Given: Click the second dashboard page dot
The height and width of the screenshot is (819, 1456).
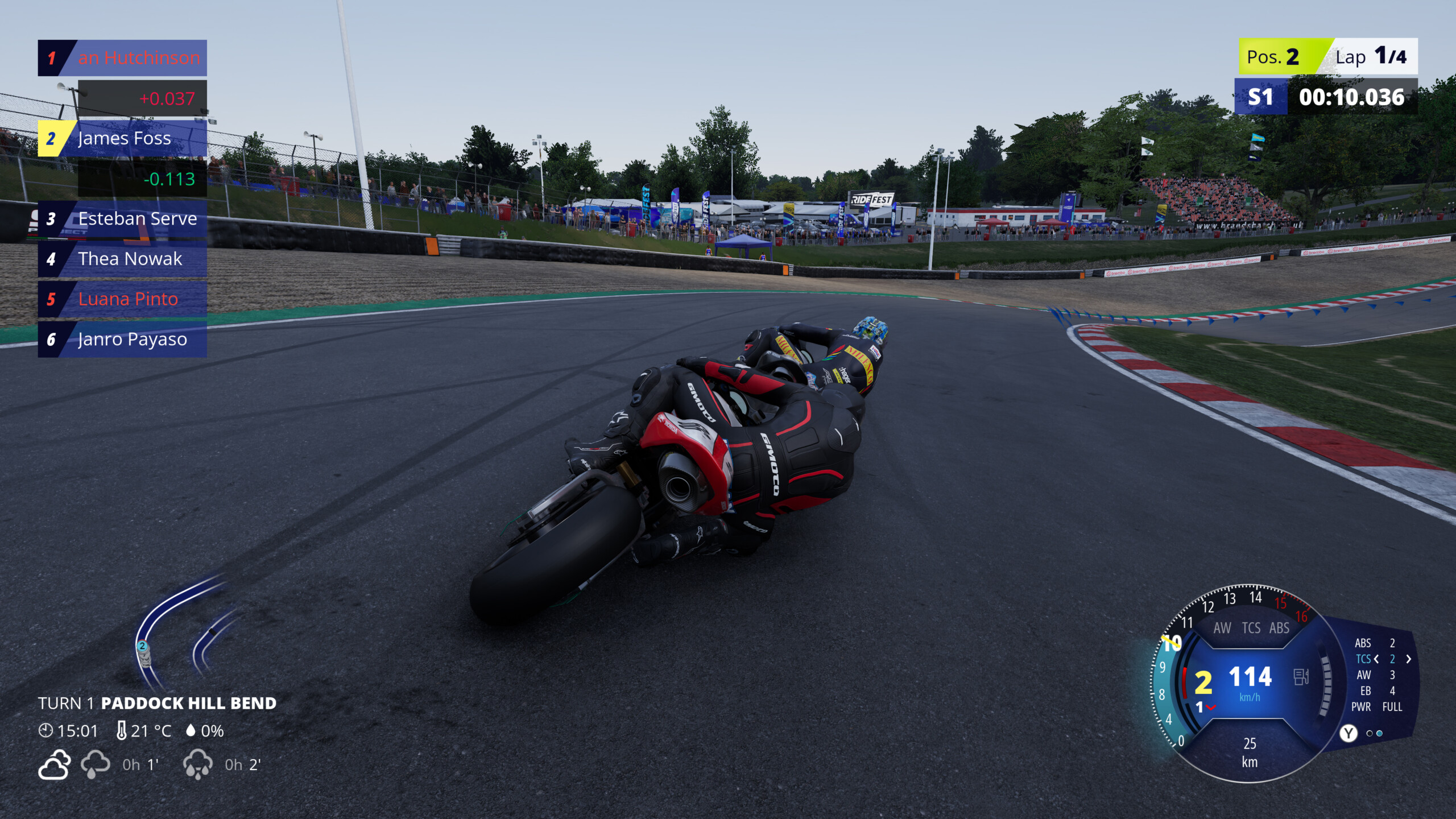Looking at the screenshot, I should point(1379,734).
